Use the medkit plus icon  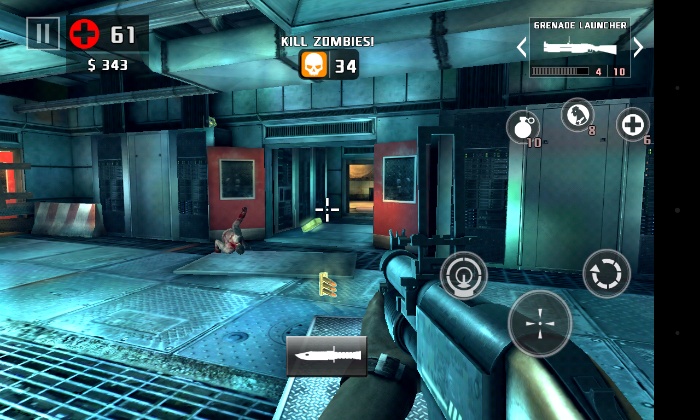point(632,124)
